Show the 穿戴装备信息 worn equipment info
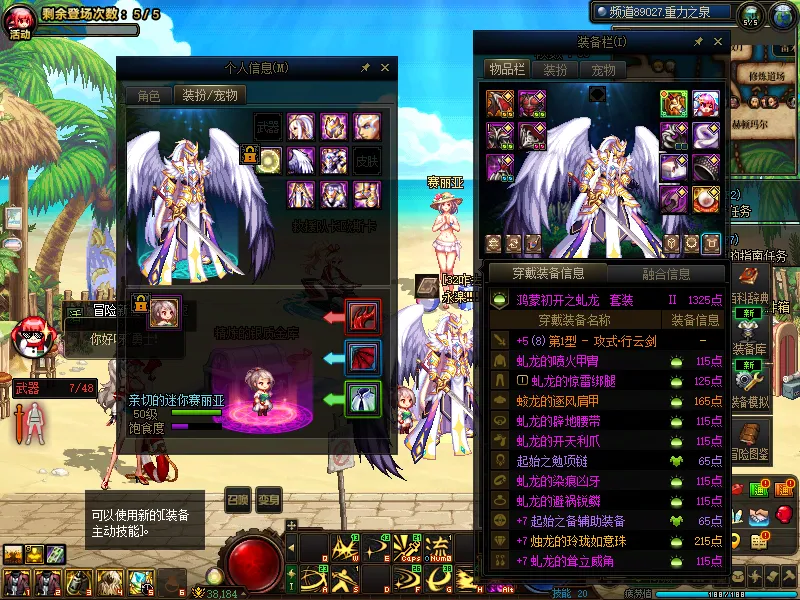 (549, 273)
